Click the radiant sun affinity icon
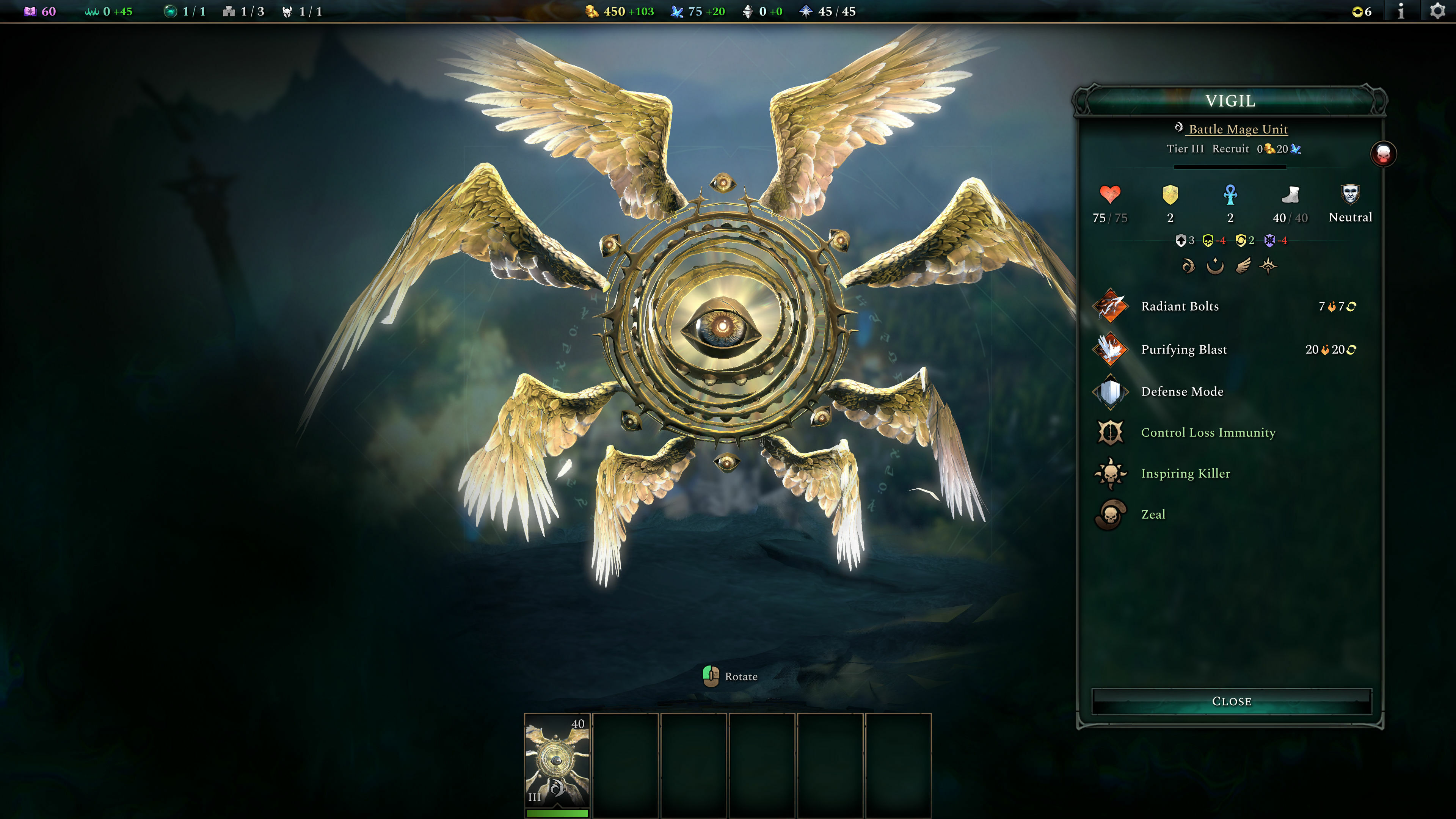The width and height of the screenshot is (1456, 819). 1269,267
